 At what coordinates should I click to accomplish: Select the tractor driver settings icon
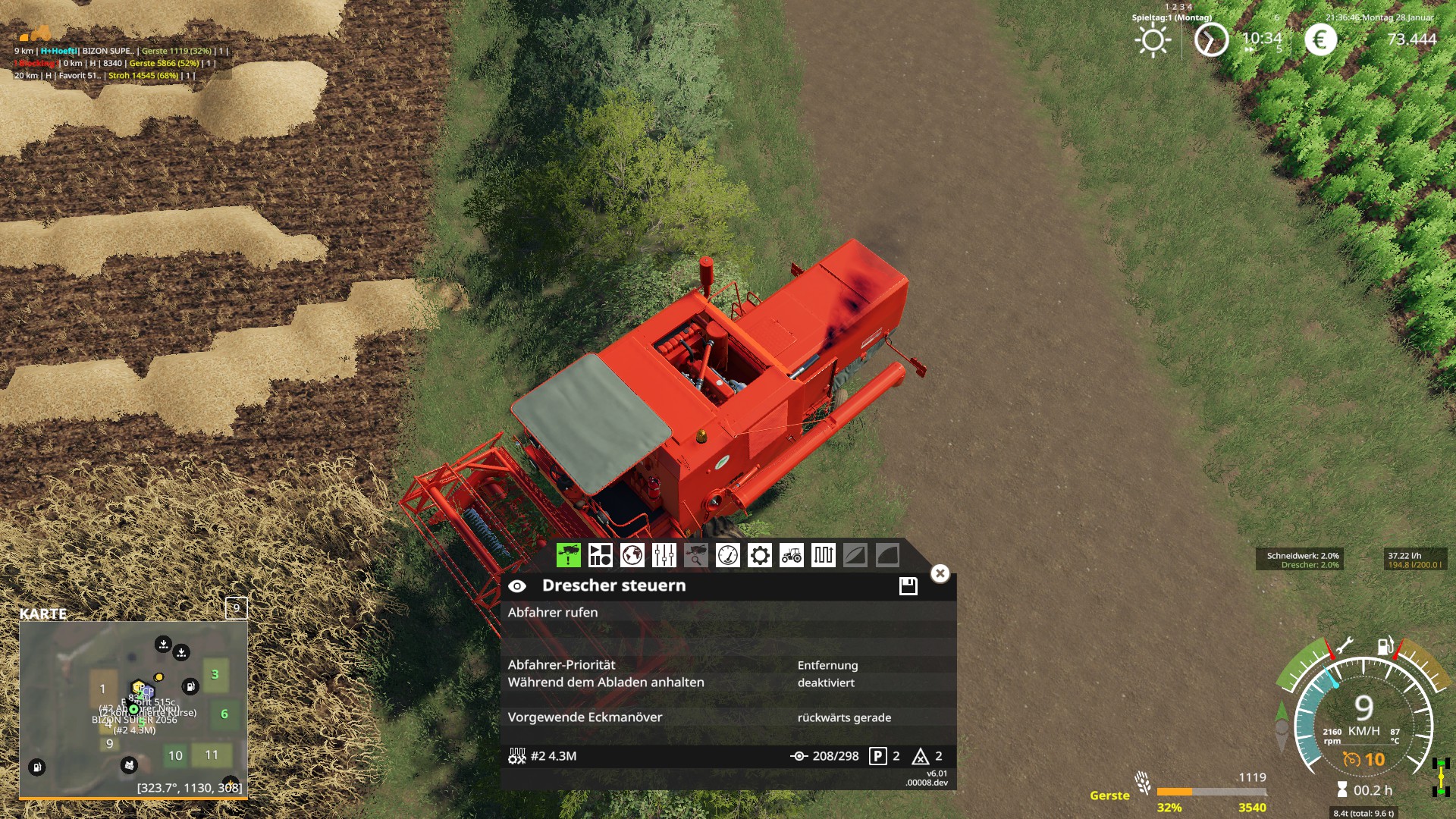click(x=792, y=556)
